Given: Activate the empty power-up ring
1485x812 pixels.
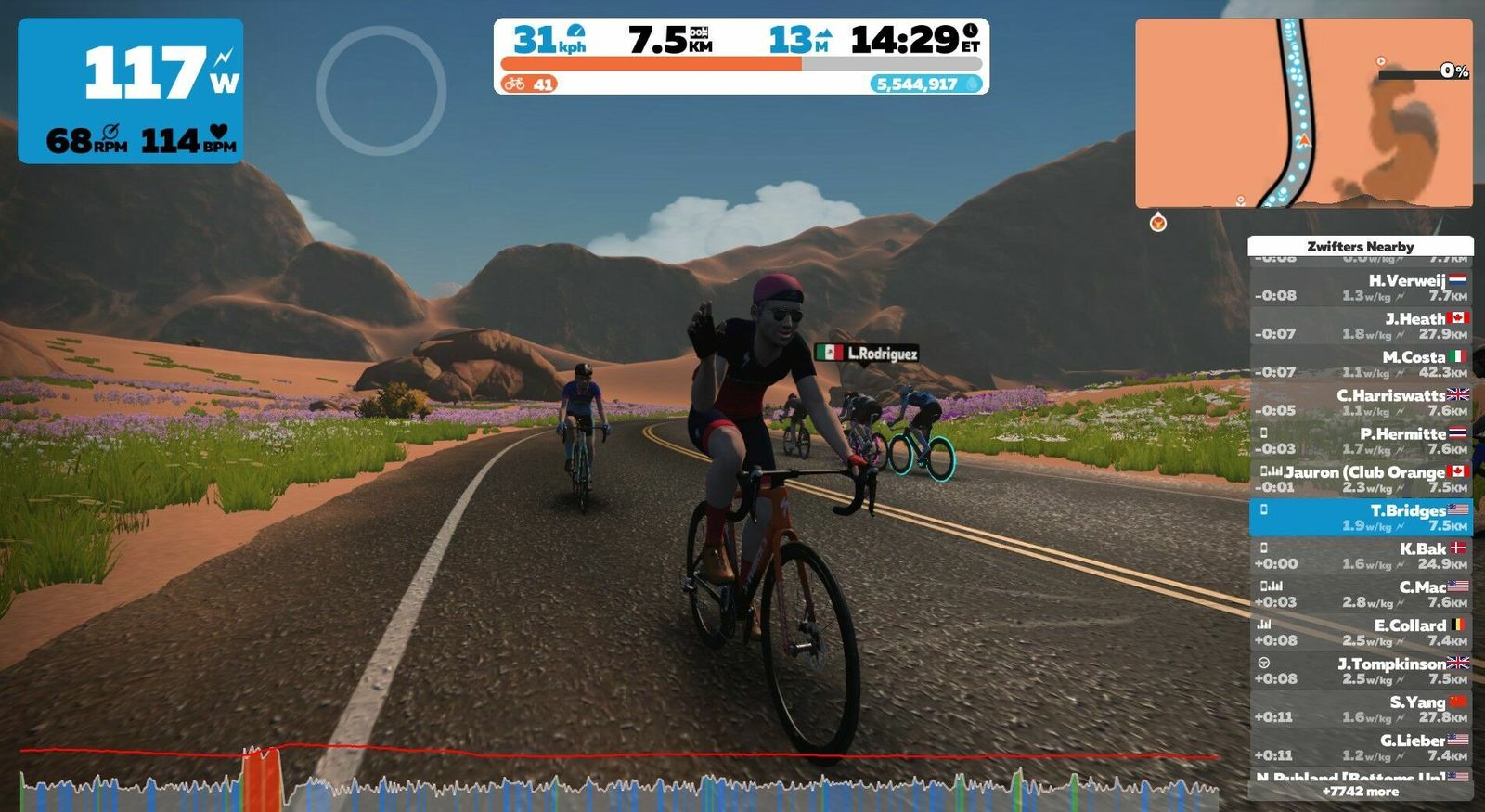Looking at the screenshot, I should [x=381, y=90].
